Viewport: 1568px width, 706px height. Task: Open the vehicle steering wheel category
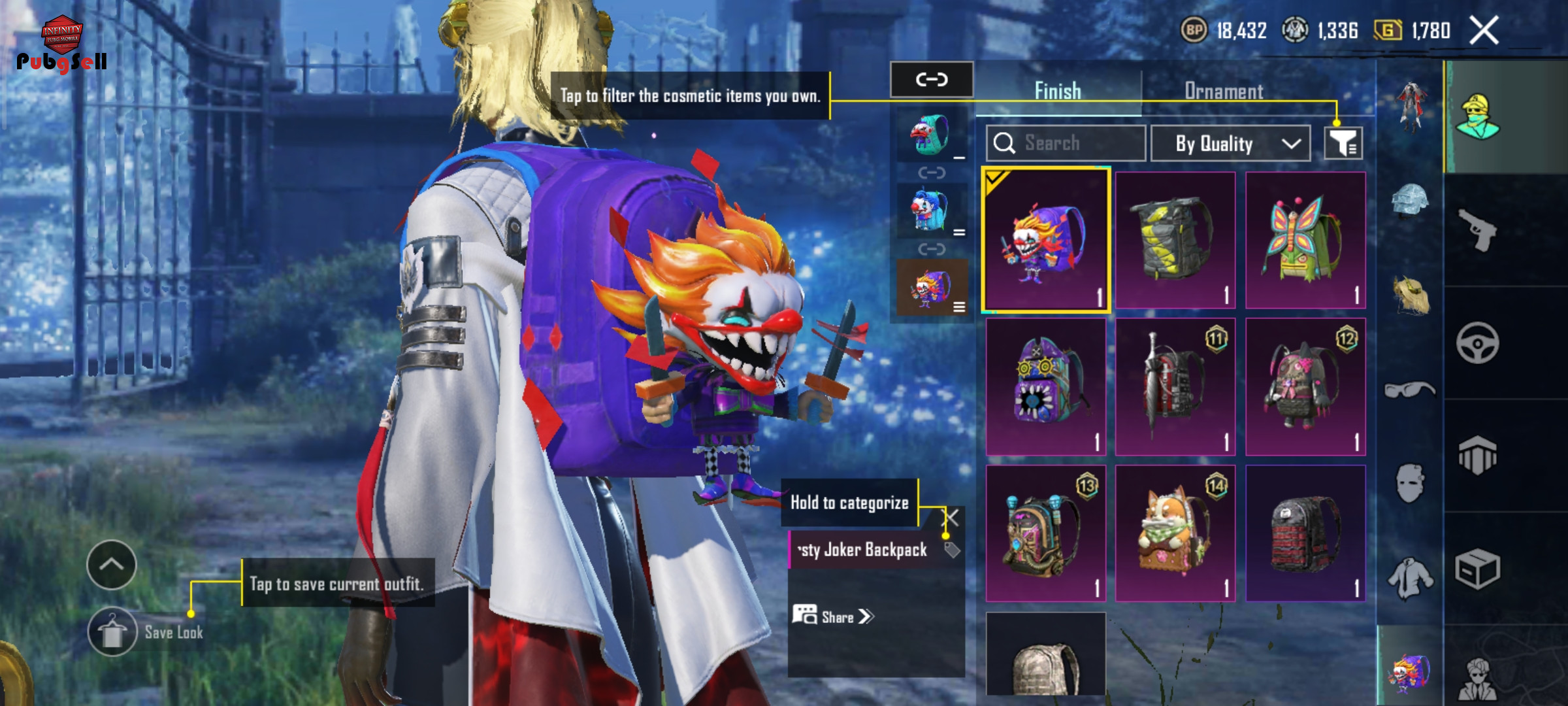1477,343
